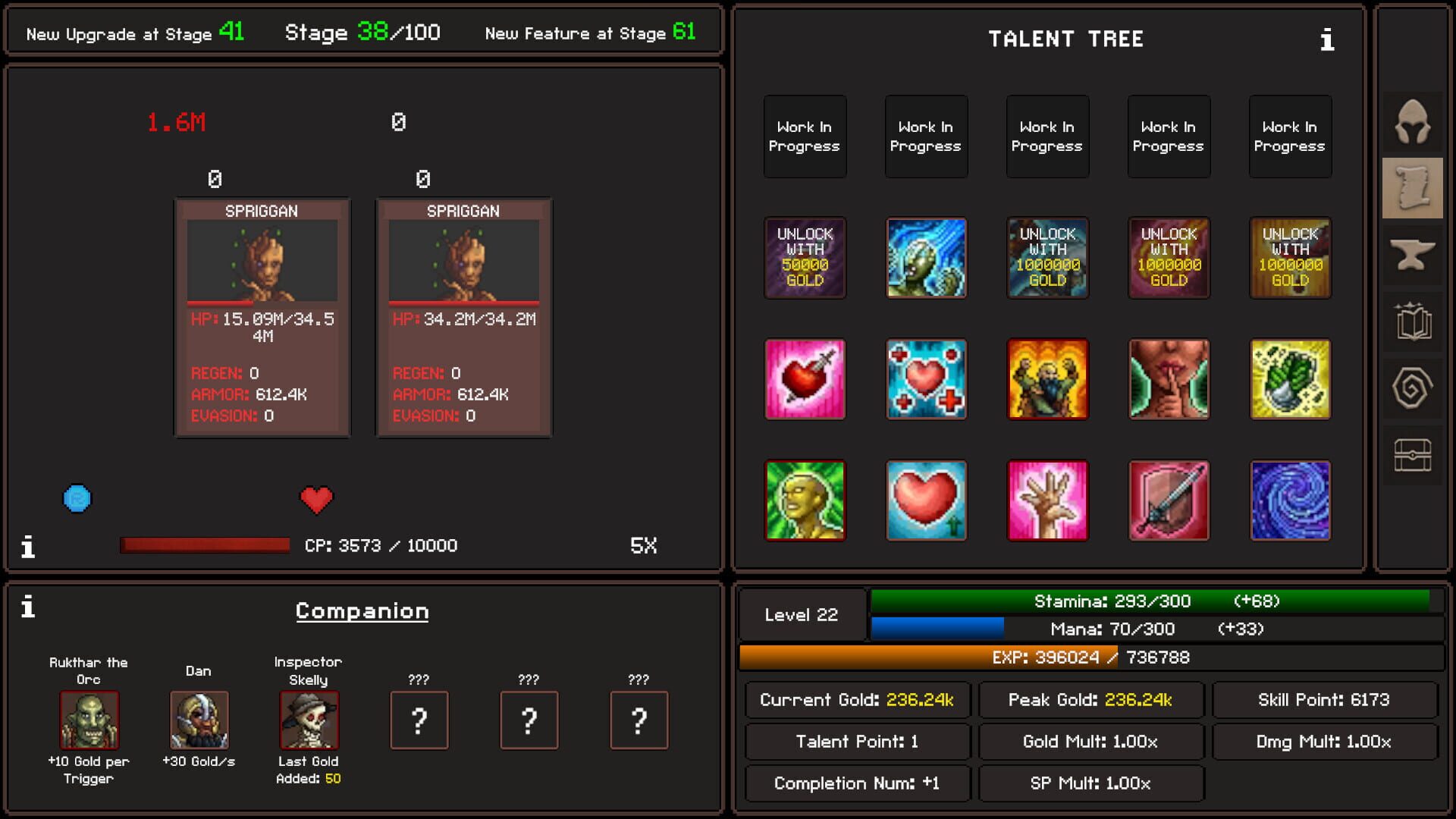The height and width of the screenshot is (819, 1456).
Task: Select the blue galaxy swirl talent
Action: (x=1291, y=500)
